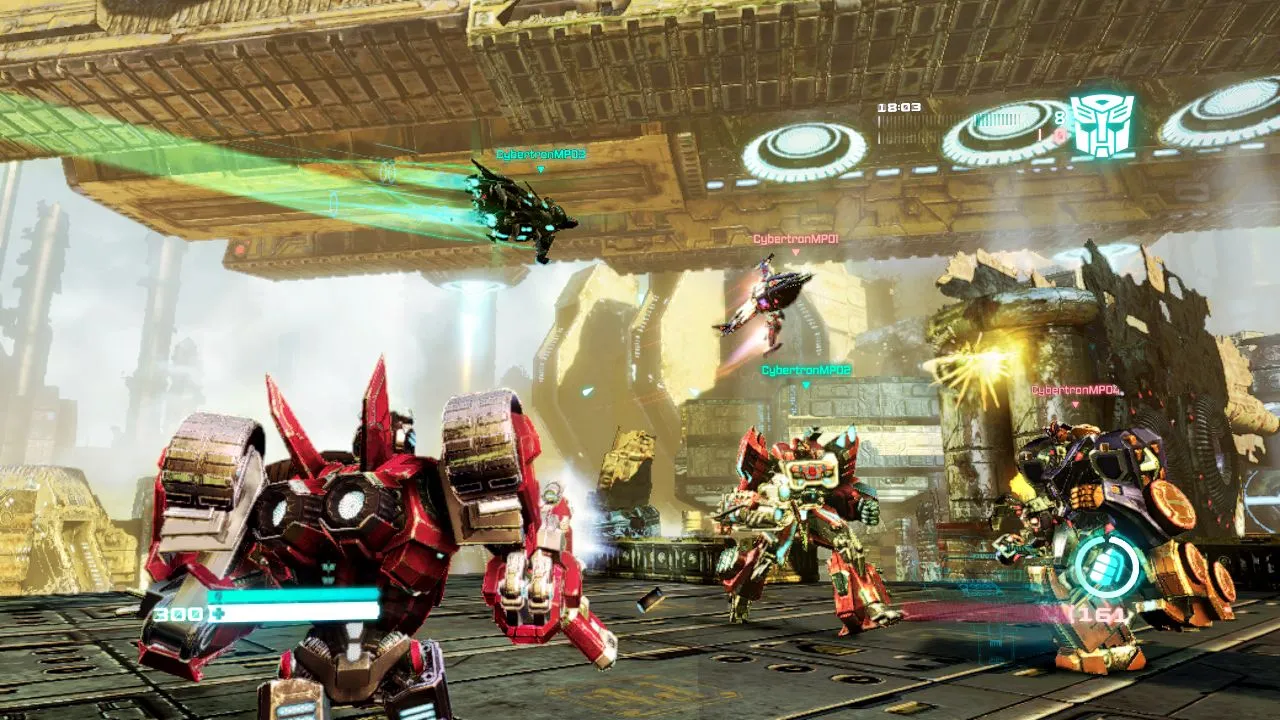This screenshot has width=1280, height=720.
Task: Click the right circular ring near the score
Action: click(x=993, y=132)
